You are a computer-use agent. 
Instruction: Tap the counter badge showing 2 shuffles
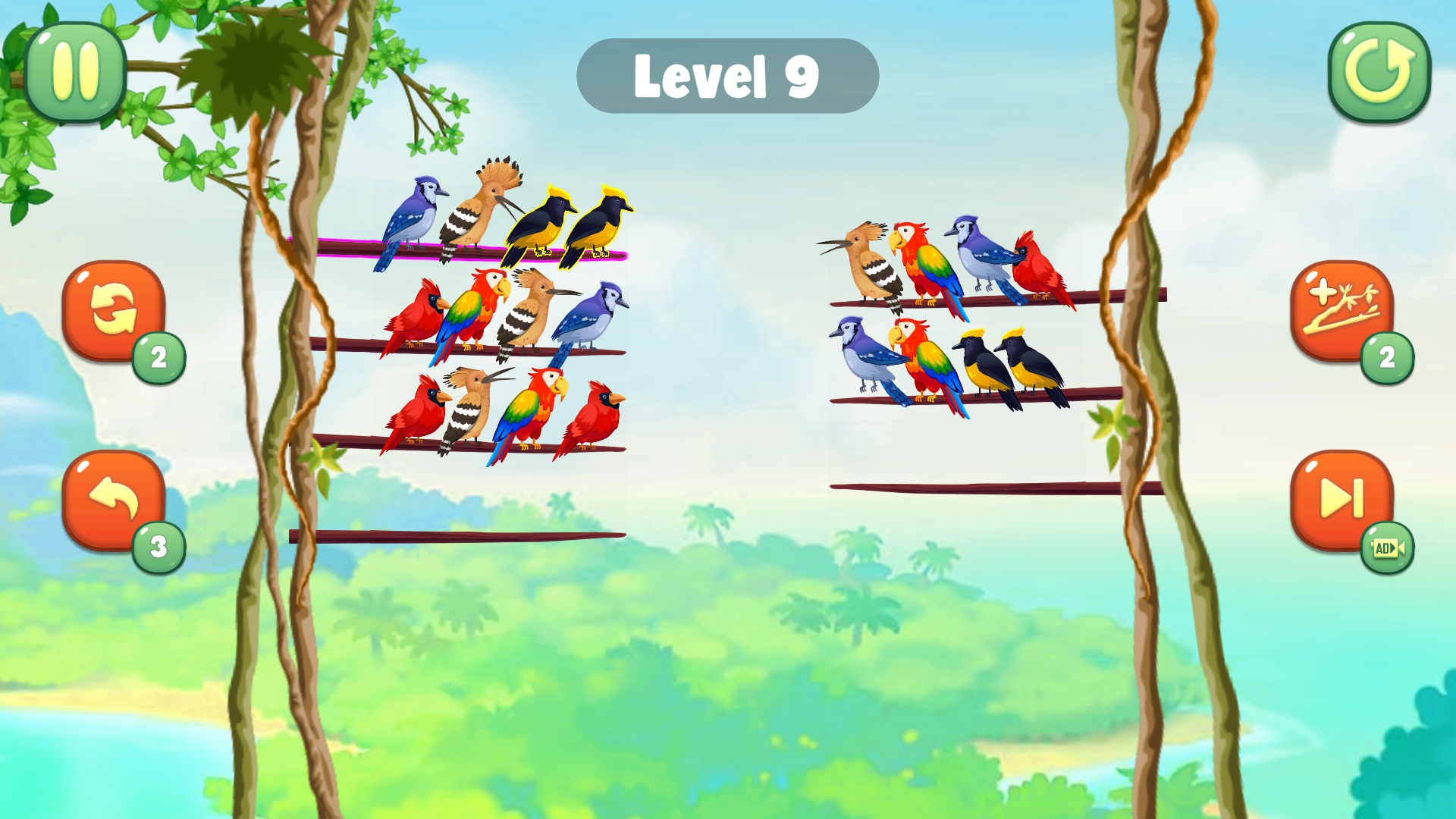pyautogui.click(x=158, y=356)
